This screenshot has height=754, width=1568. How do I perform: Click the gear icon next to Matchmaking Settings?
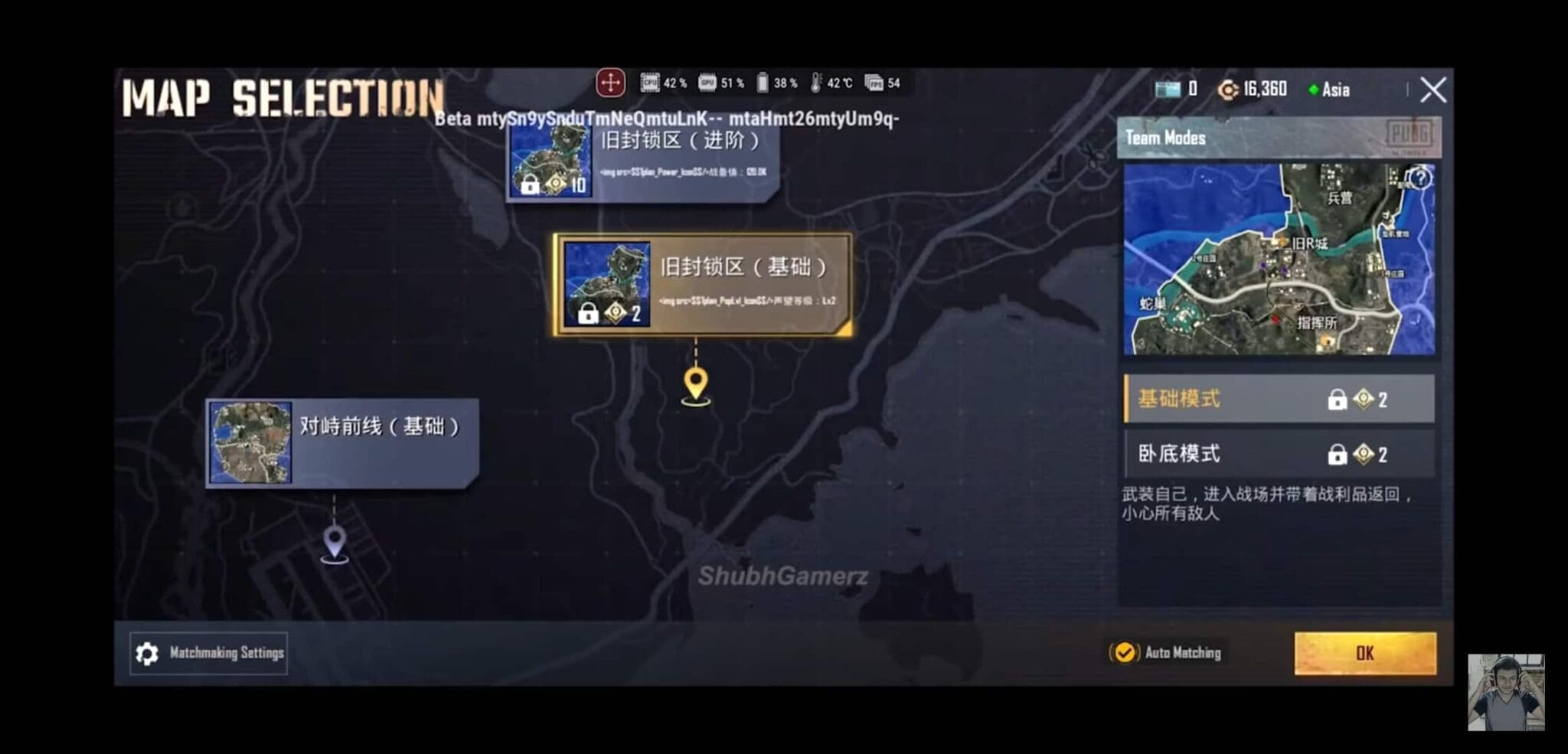[x=145, y=653]
